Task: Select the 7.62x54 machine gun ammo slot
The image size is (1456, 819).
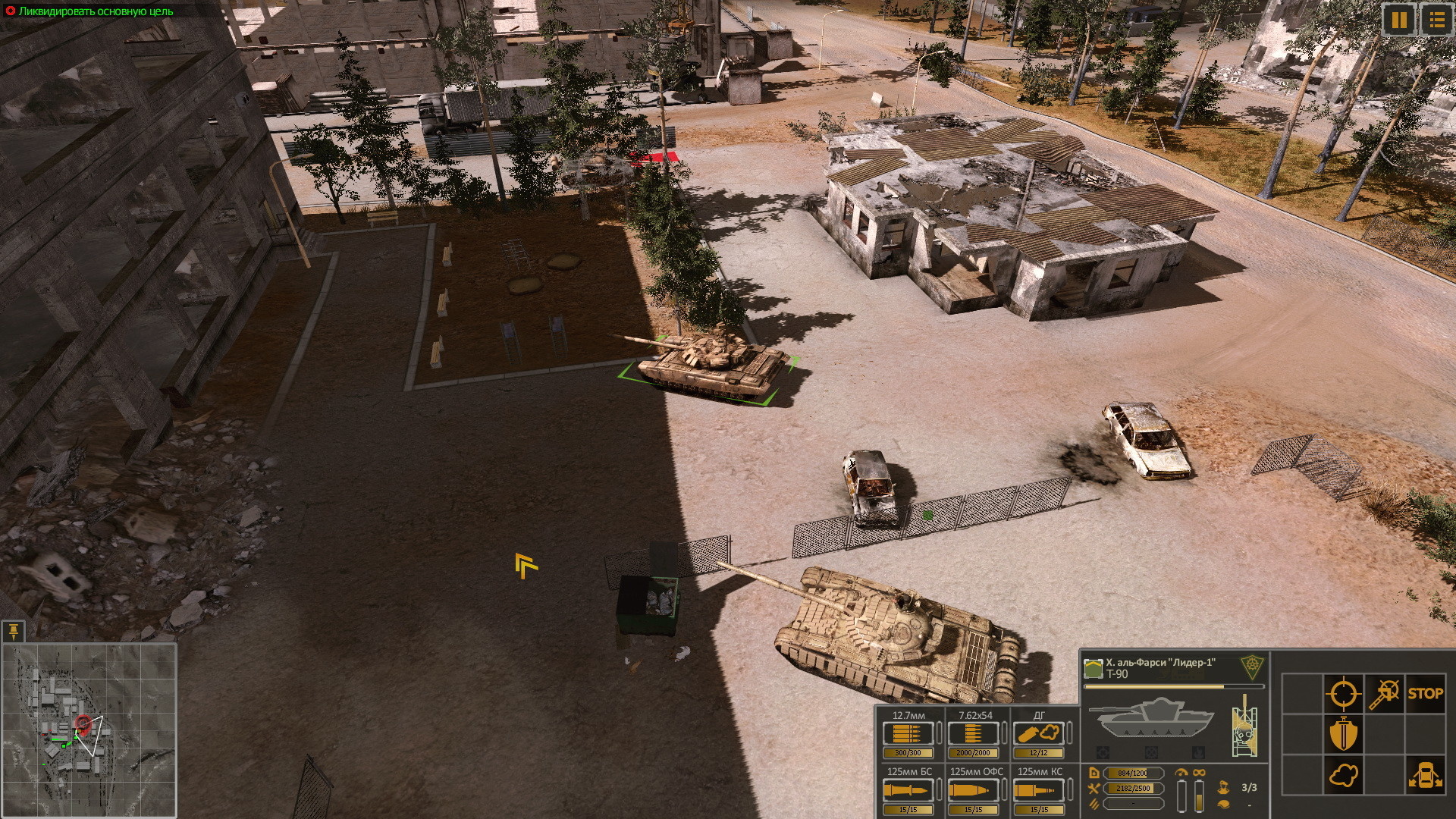Action: pyautogui.click(x=974, y=734)
